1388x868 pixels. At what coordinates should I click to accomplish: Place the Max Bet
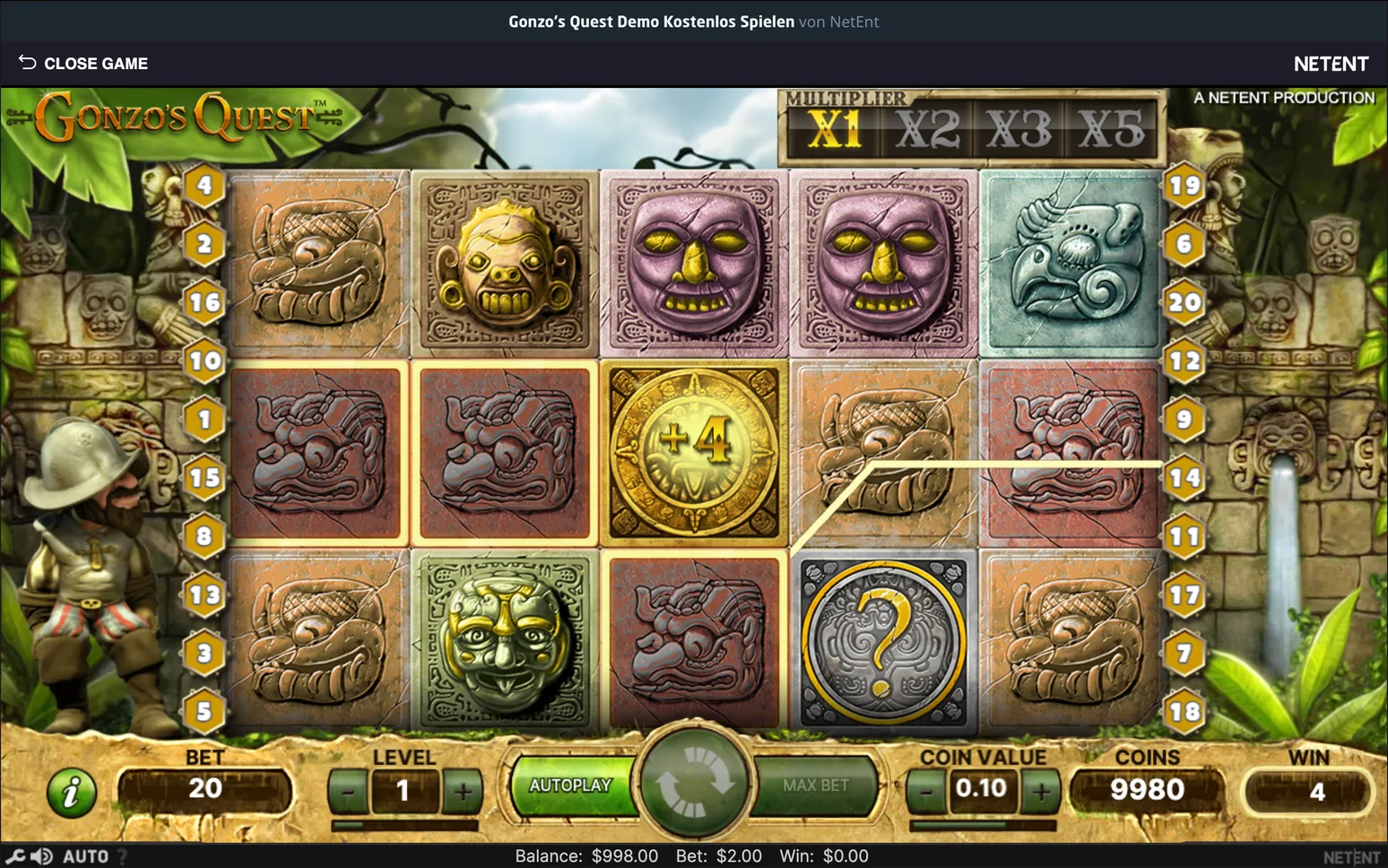coord(815,786)
